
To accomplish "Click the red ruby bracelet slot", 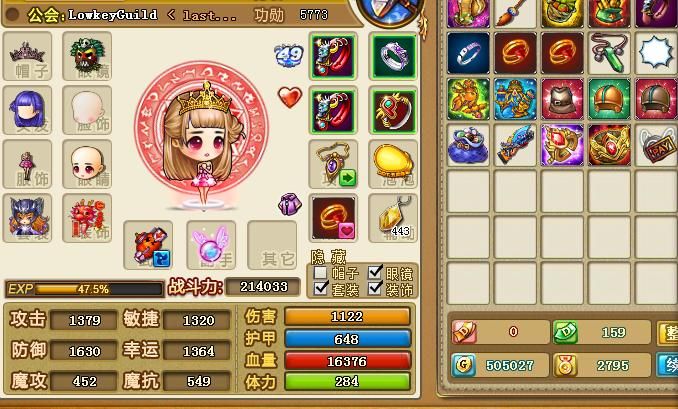I will [x=393, y=110].
